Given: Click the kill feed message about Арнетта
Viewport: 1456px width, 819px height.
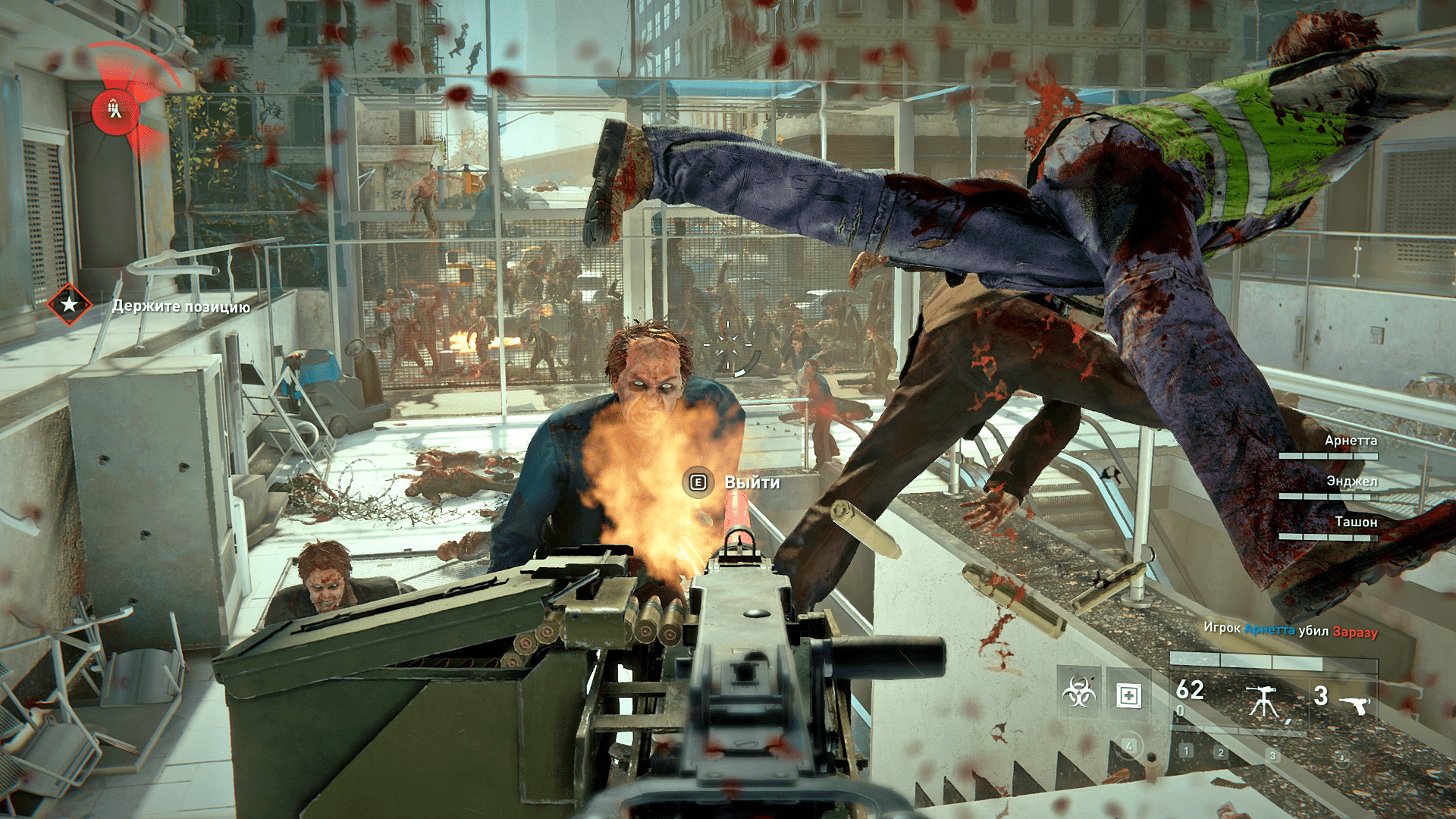Looking at the screenshot, I should click(x=1290, y=629).
